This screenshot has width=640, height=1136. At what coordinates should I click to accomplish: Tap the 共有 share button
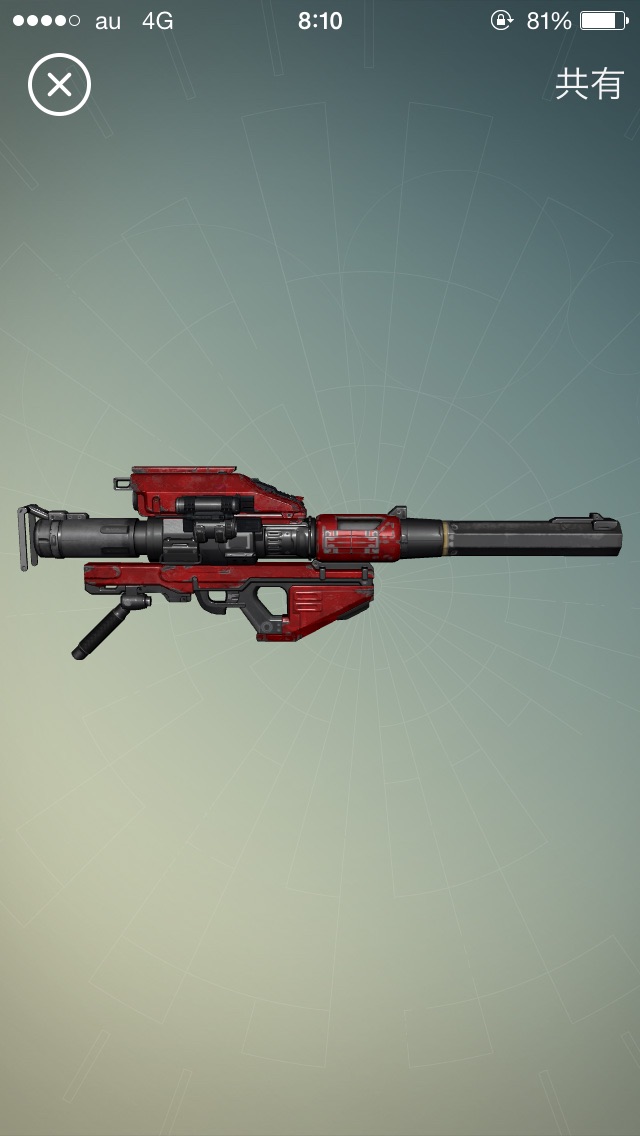click(x=589, y=85)
